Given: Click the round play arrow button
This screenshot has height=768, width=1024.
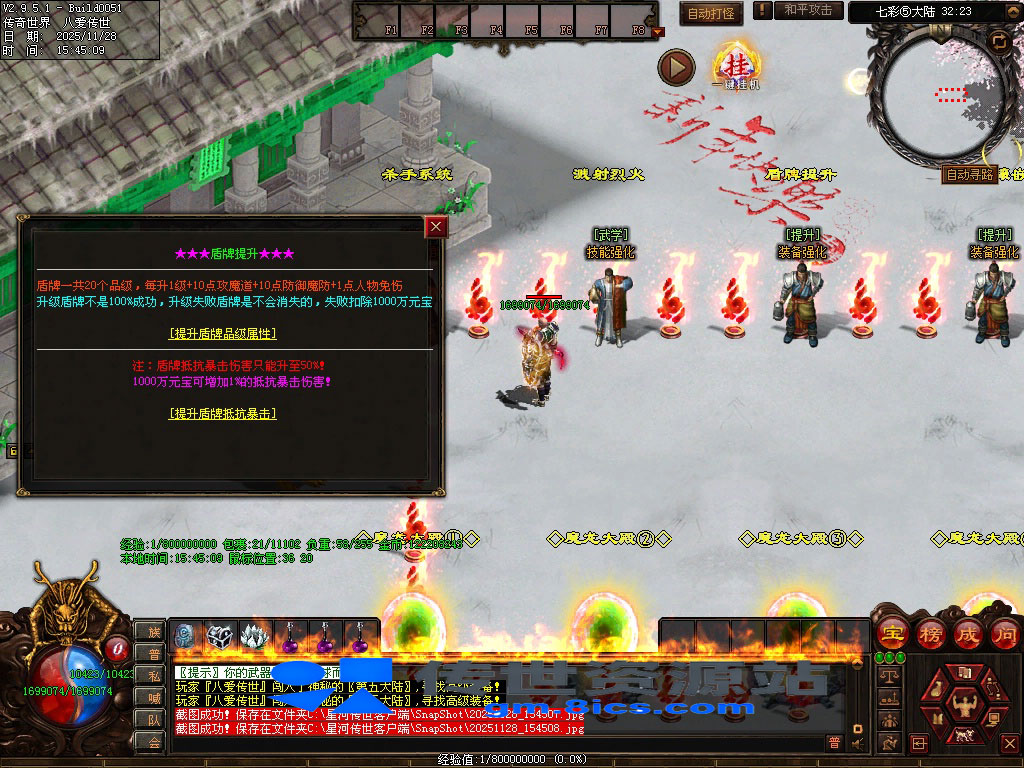Looking at the screenshot, I should click(x=676, y=67).
